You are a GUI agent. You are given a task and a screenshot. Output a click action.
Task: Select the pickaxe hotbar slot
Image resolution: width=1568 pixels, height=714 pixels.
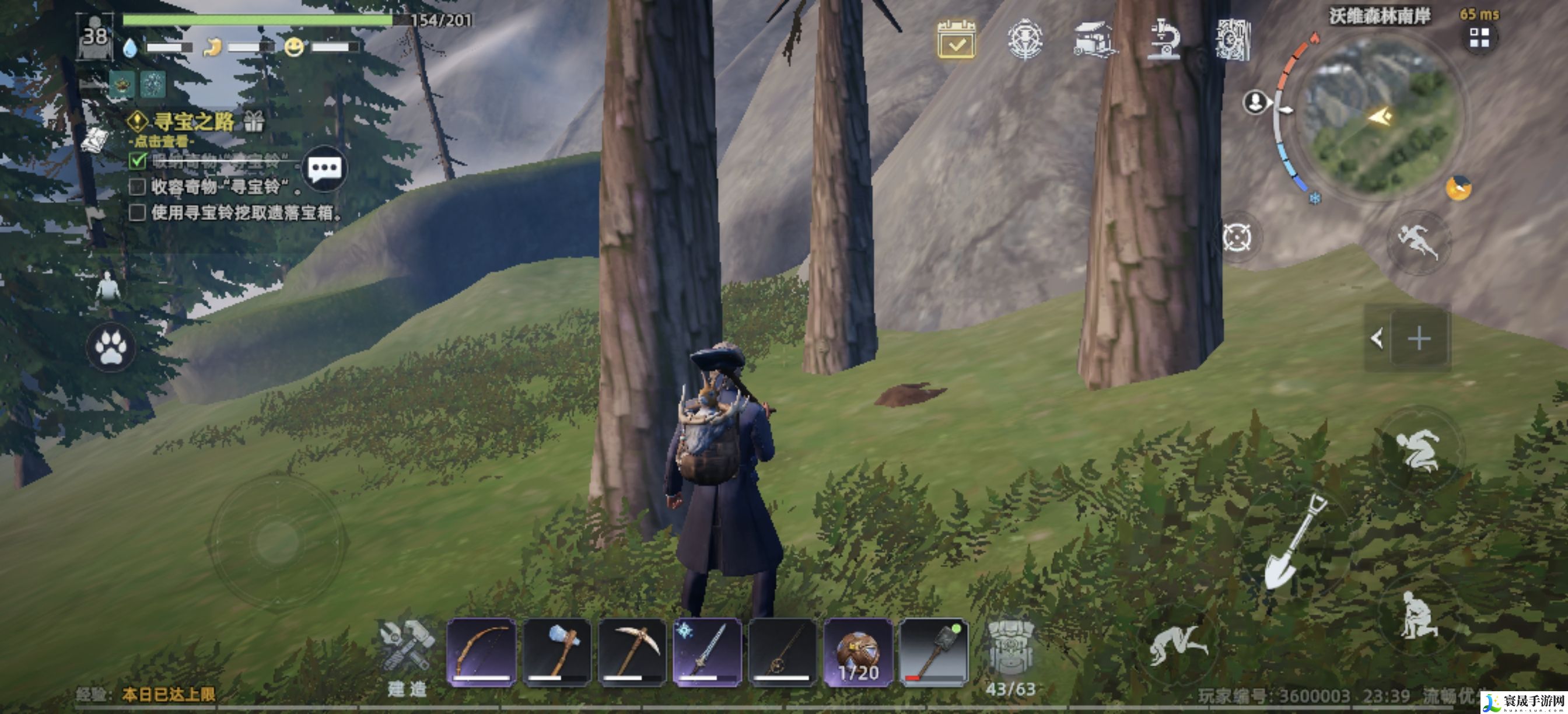[632, 652]
